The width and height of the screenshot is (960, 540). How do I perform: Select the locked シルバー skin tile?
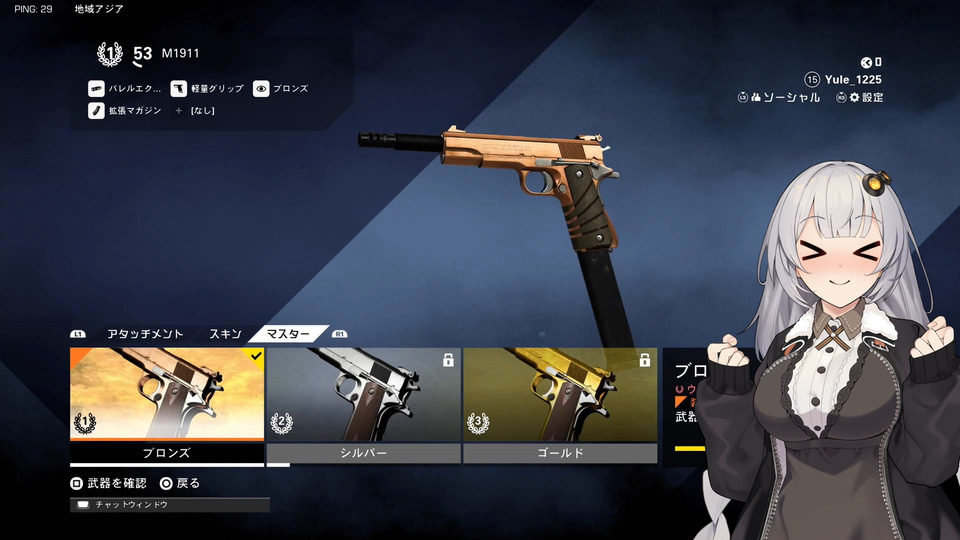[x=363, y=400]
